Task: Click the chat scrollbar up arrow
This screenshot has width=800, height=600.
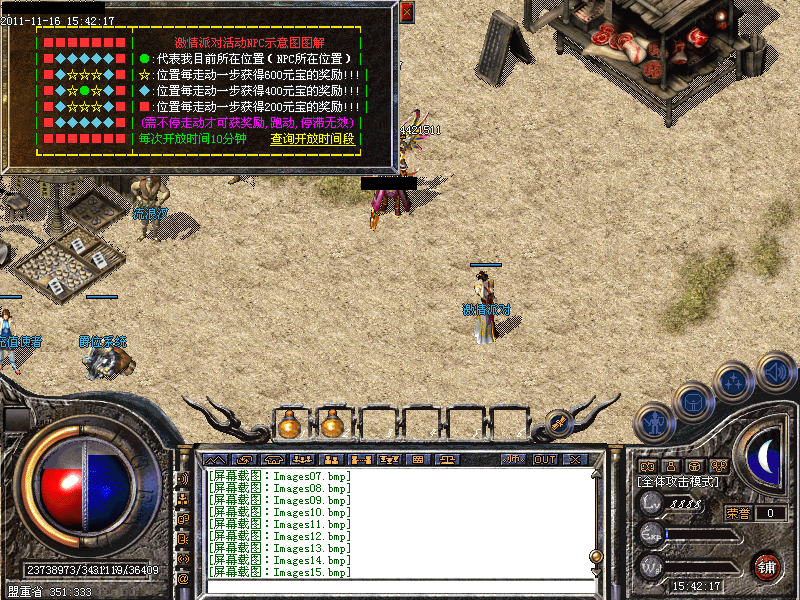Action: (x=597, y=474)
